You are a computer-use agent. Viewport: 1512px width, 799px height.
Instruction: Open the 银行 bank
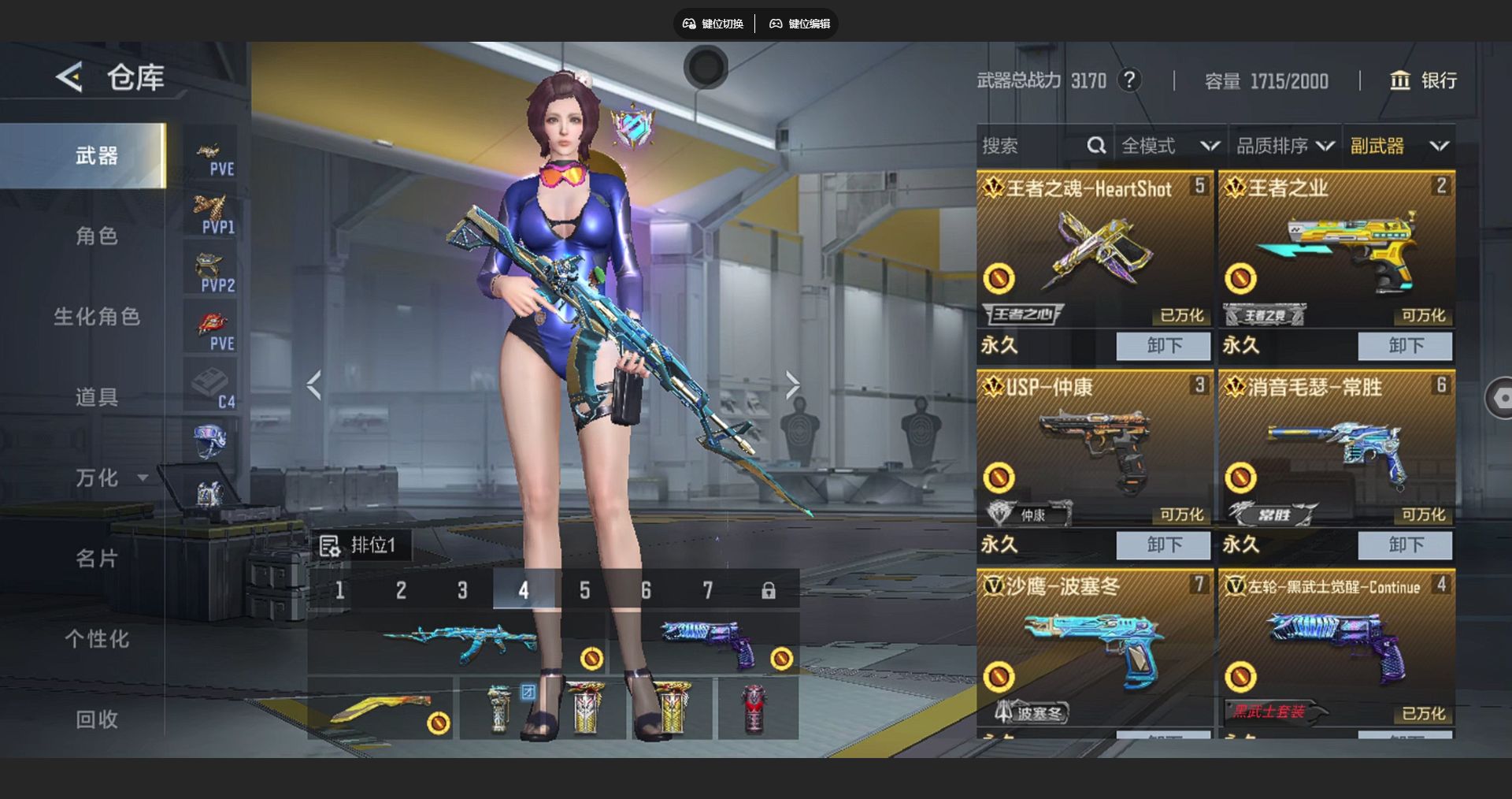click(1423, 80)
